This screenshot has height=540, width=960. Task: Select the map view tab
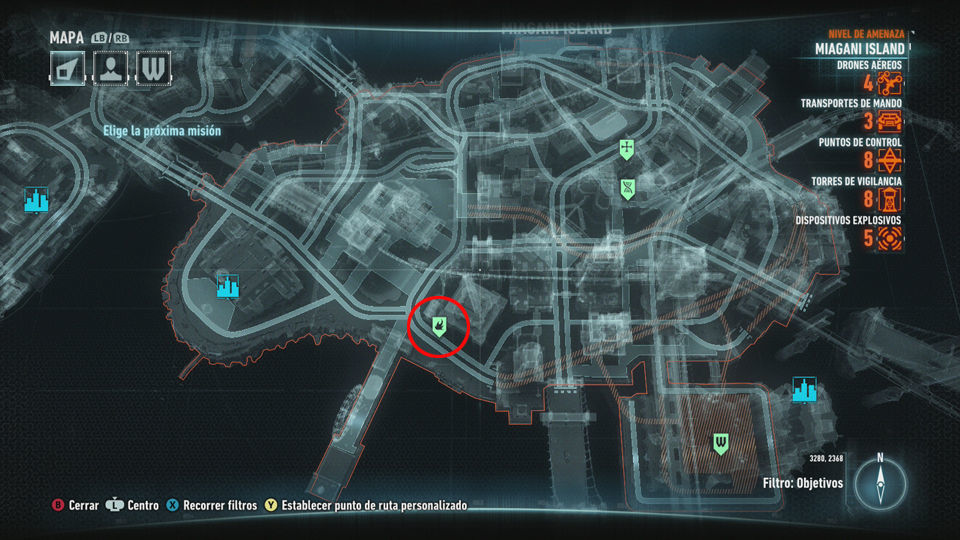67,67
